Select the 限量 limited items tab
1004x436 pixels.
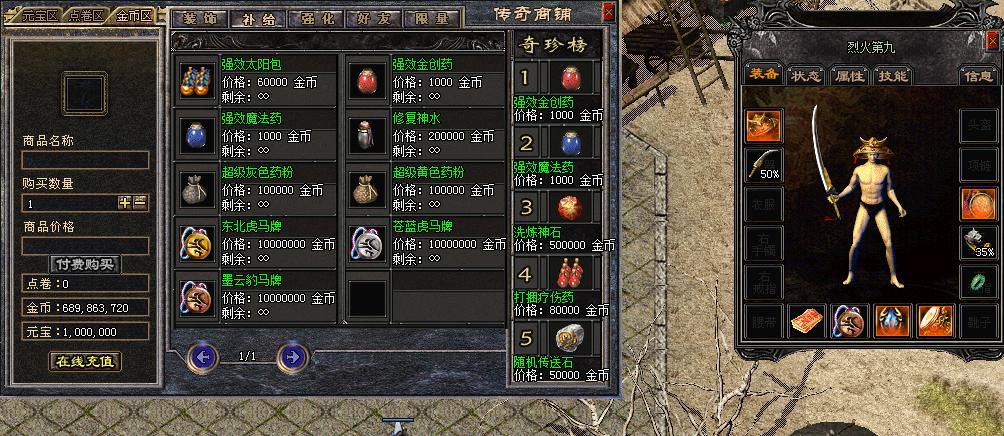[432, 18]
